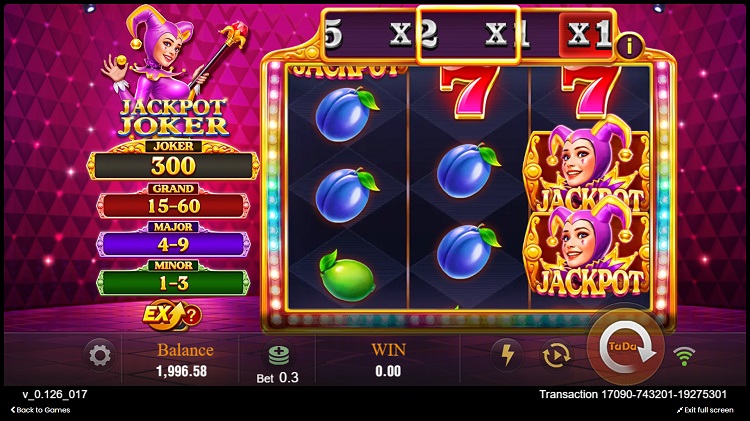Image resolution: width=750 pixels, height=421 pixels.
Task: Spin the reels with the TaDa button
Action: point(624,346)
